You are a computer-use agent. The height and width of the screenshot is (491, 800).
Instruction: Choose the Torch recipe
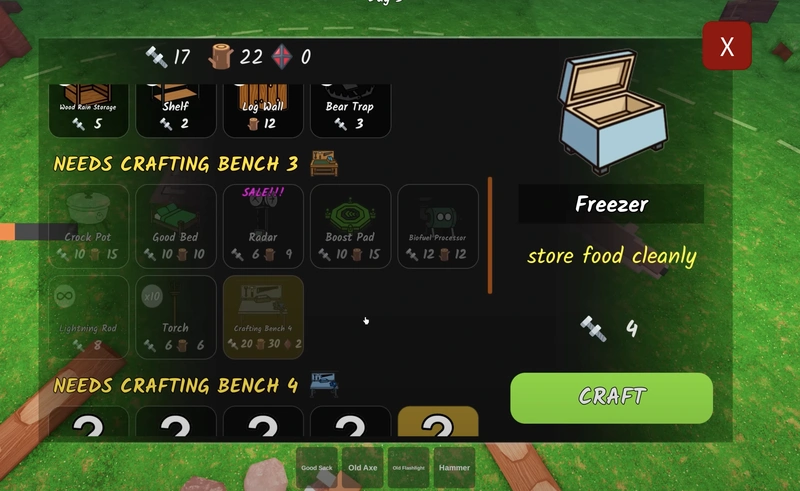pos(175,317)
